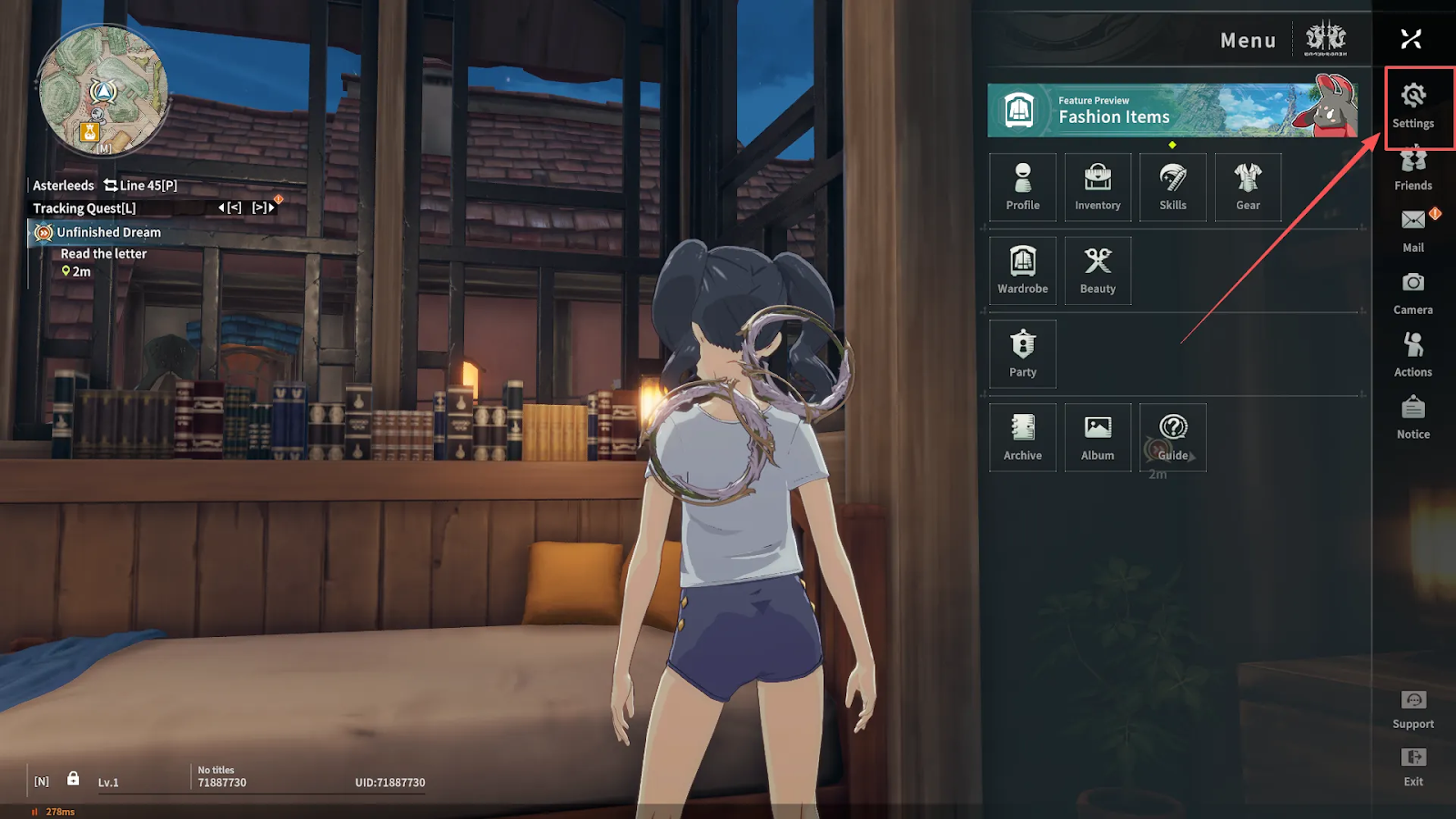
Task: Open the Profile screen
Action: coord(1023,187)
